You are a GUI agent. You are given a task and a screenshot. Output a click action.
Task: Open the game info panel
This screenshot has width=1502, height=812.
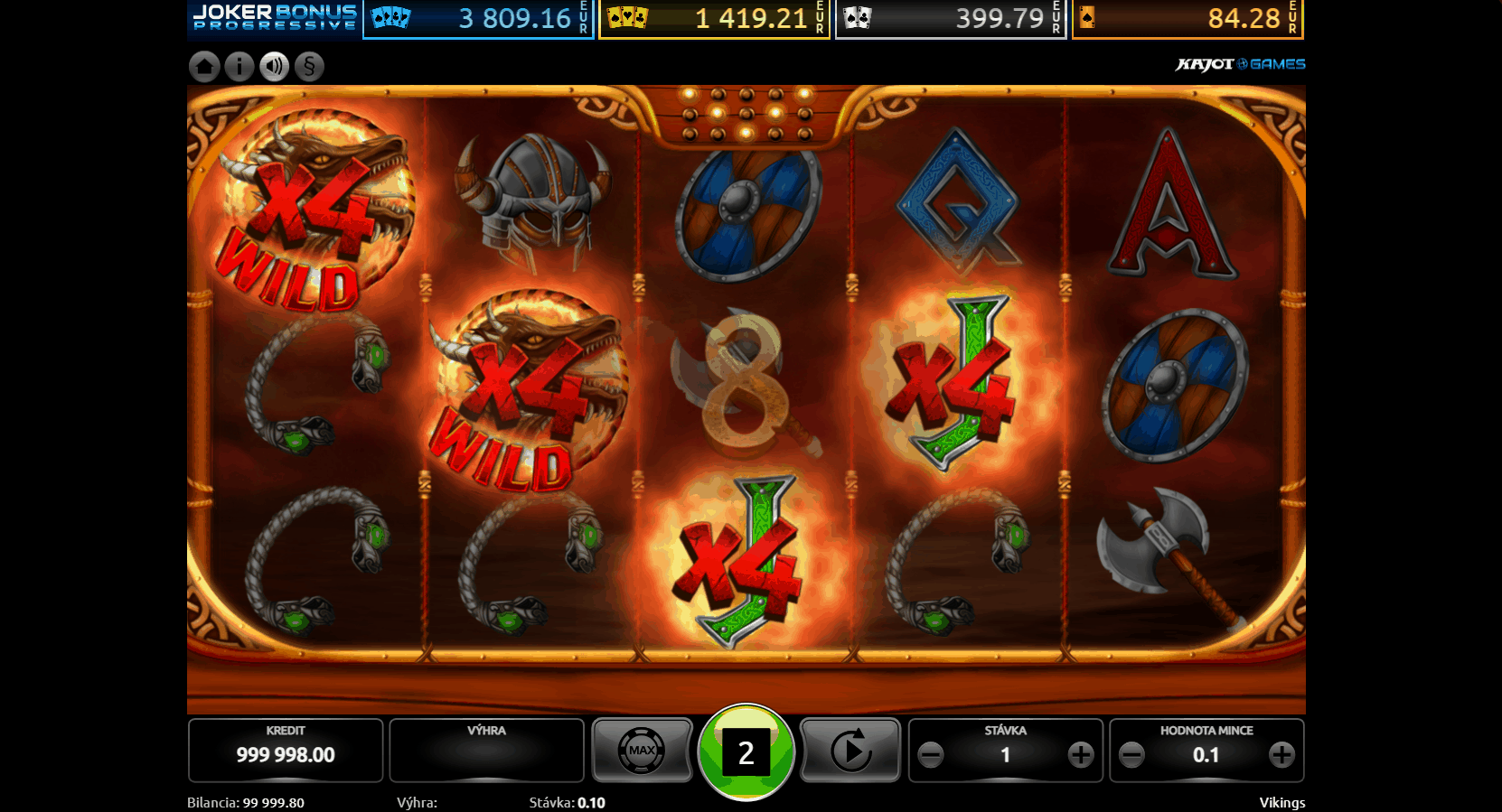(239, 66)
